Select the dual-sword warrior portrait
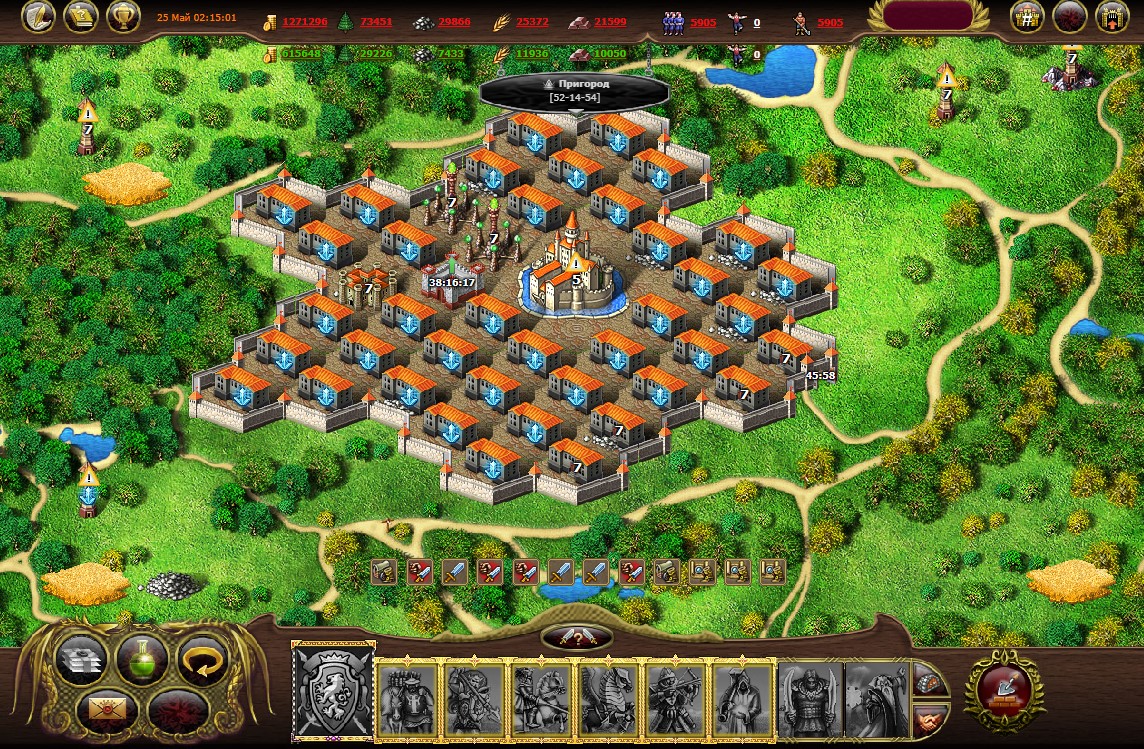1144x749 pixels. point(810,698)
